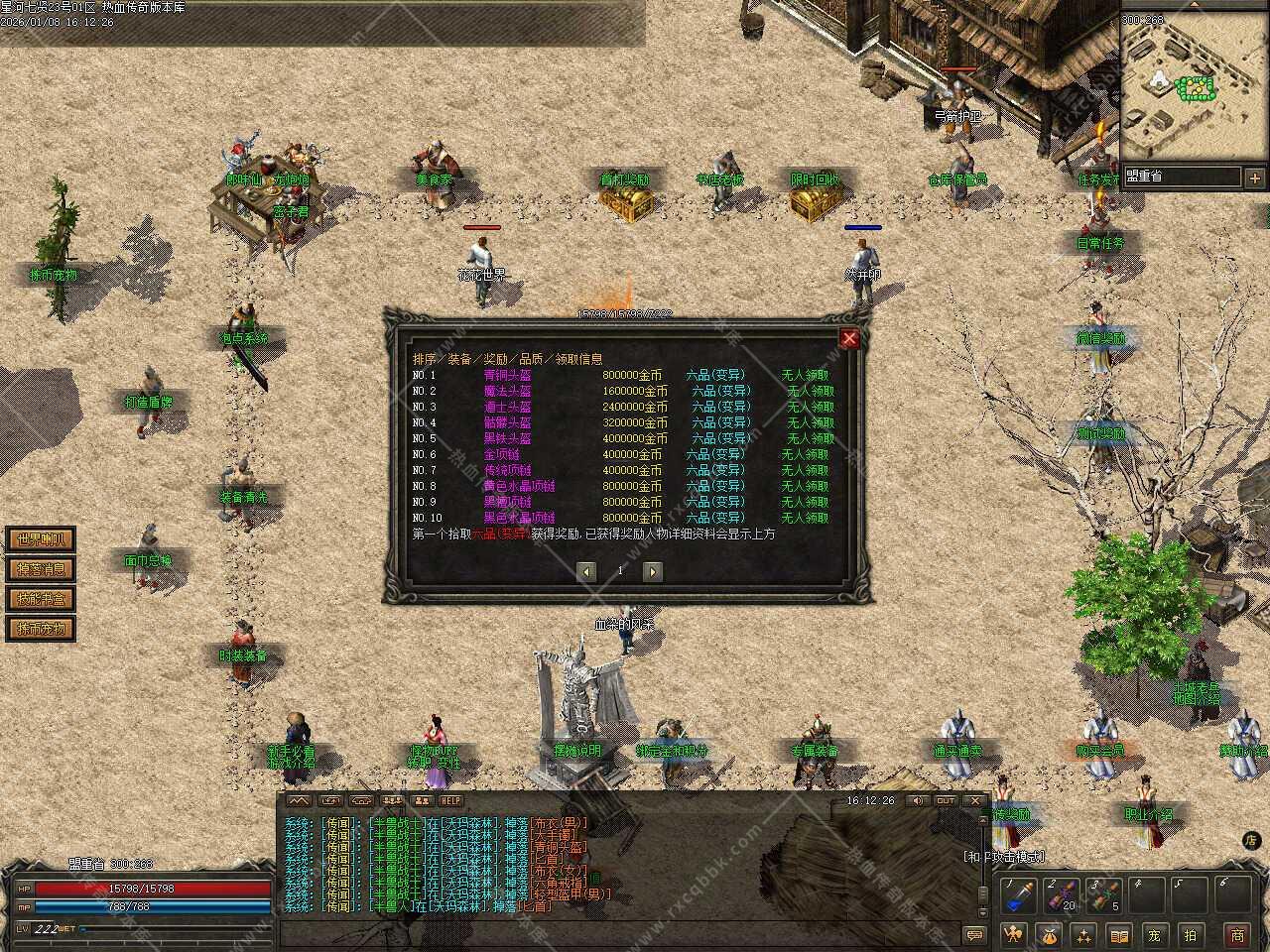Open the 拍 auction button
1270x952 pixels.
[1190, 934]
